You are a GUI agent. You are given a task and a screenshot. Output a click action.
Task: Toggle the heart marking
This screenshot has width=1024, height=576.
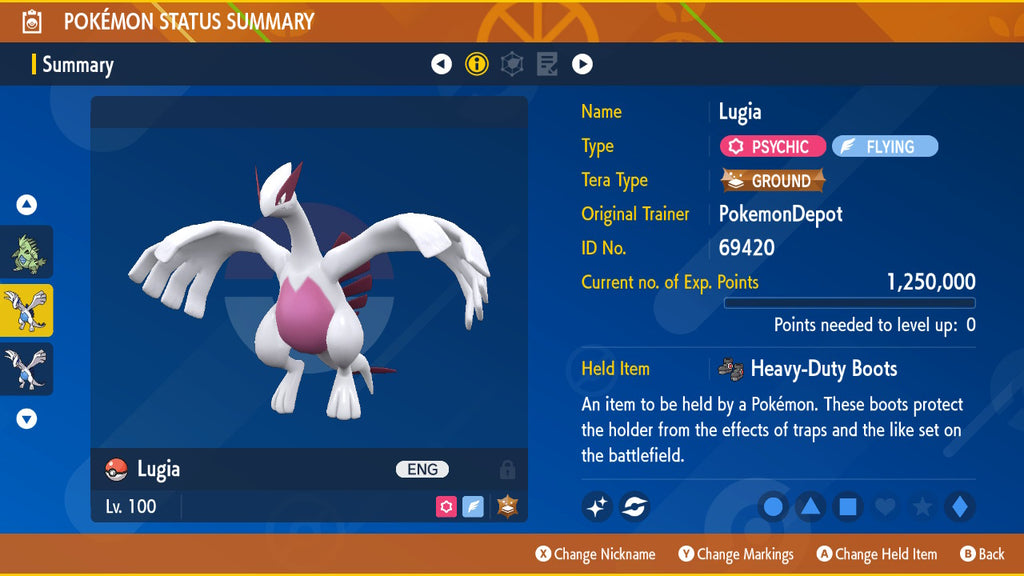coord(885,507)
